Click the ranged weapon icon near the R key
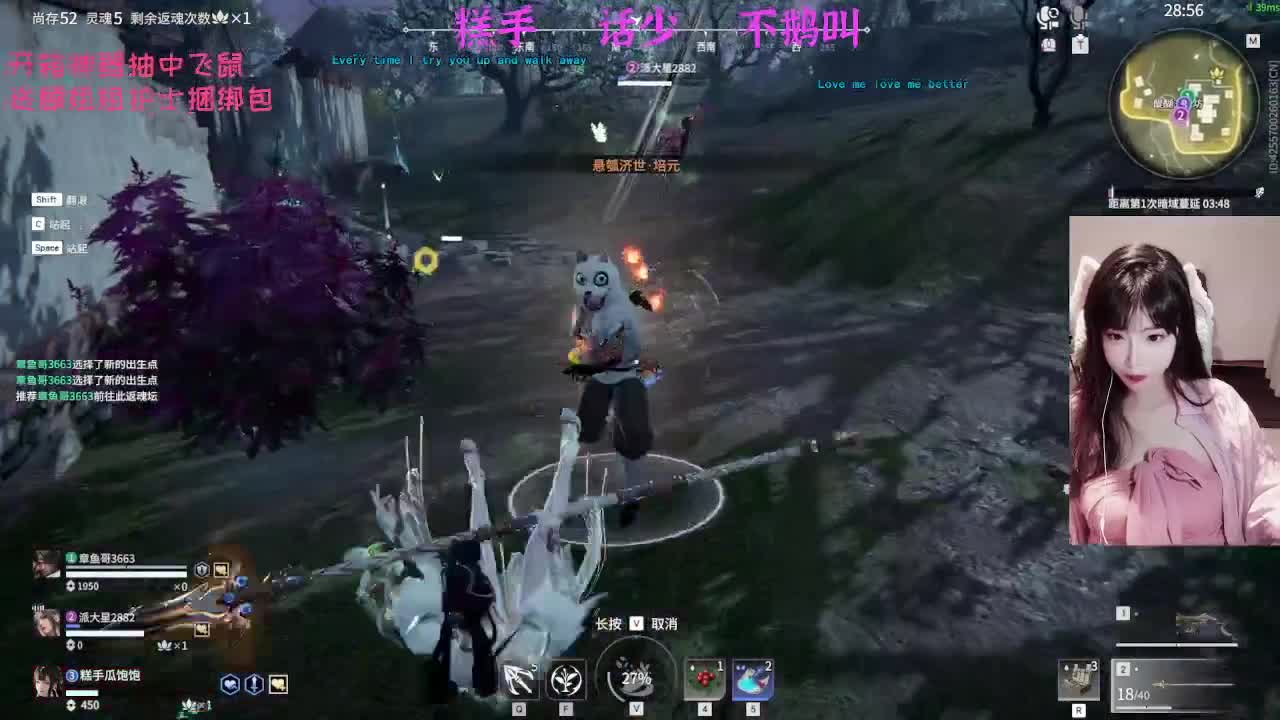Image resolution: width=1280 pixels, height=720 pixels. pyautogui.click(x=1078, y=678)
